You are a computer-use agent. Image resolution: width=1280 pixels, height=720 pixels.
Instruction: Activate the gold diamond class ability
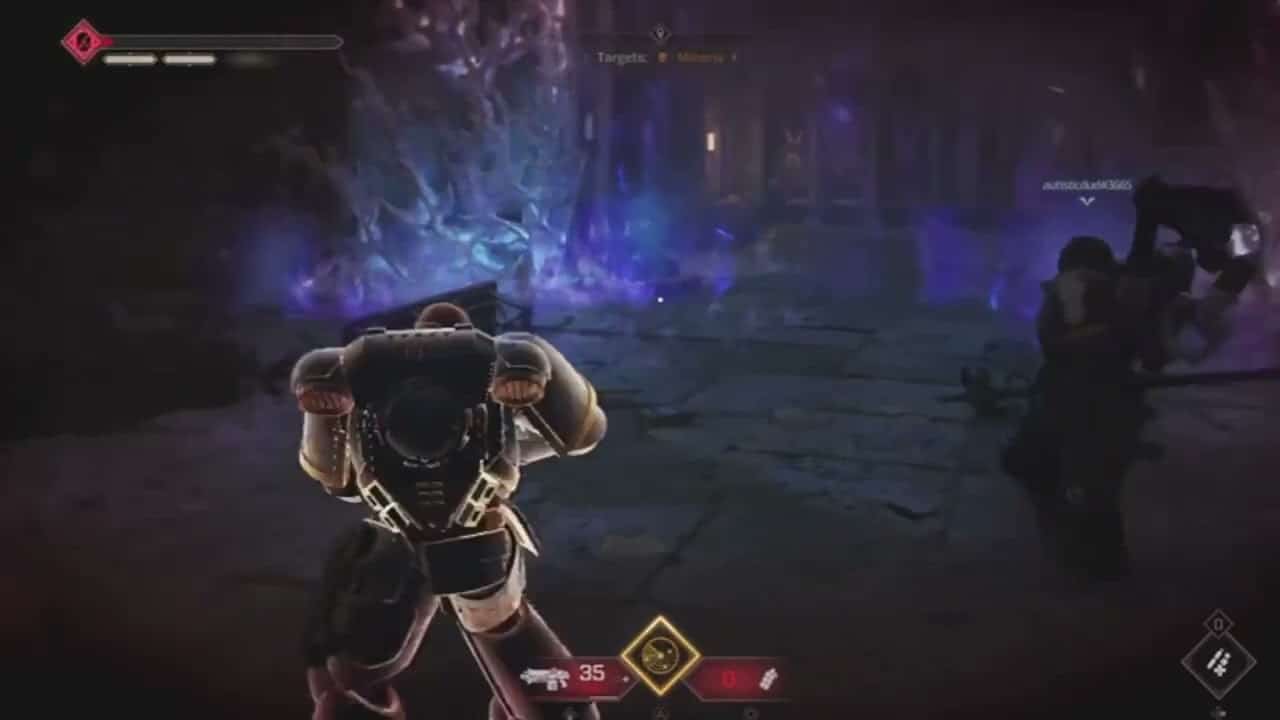tap(660, 656)
